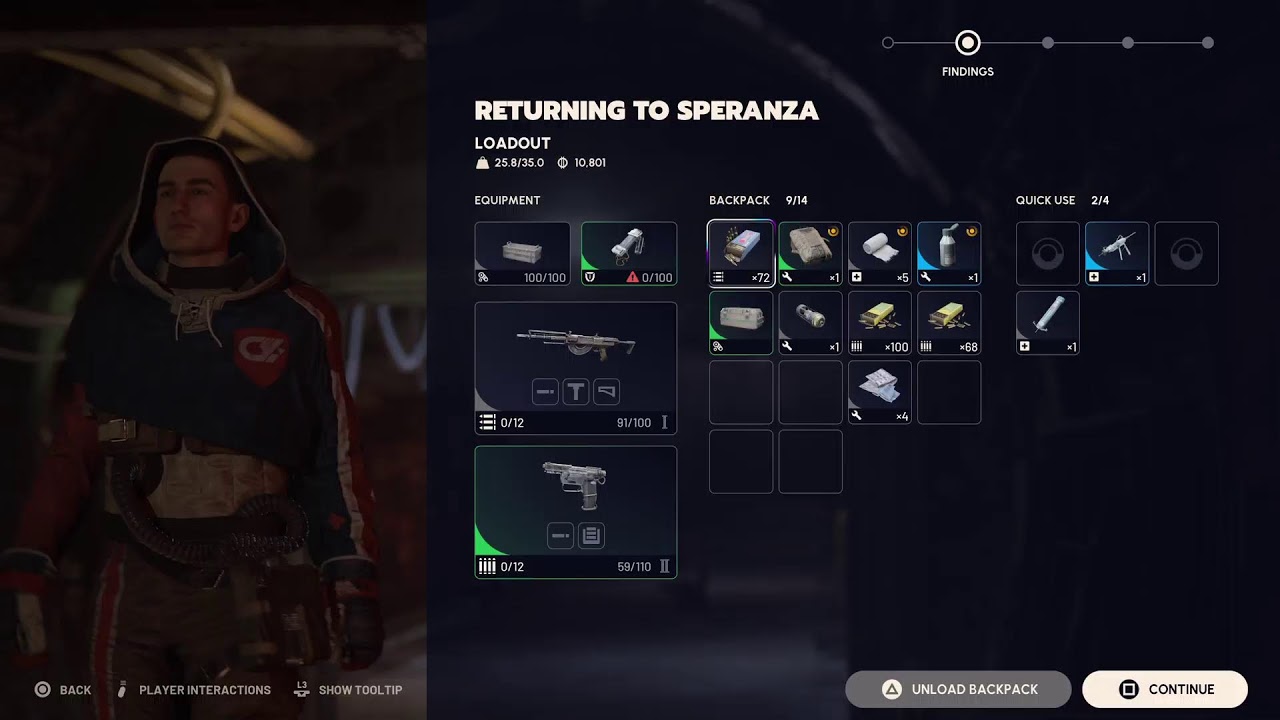The image size is (1280, 720).
Task: Choose the tan backpack item in backpack
Action: pyautogui.click(x=810, y=254)
